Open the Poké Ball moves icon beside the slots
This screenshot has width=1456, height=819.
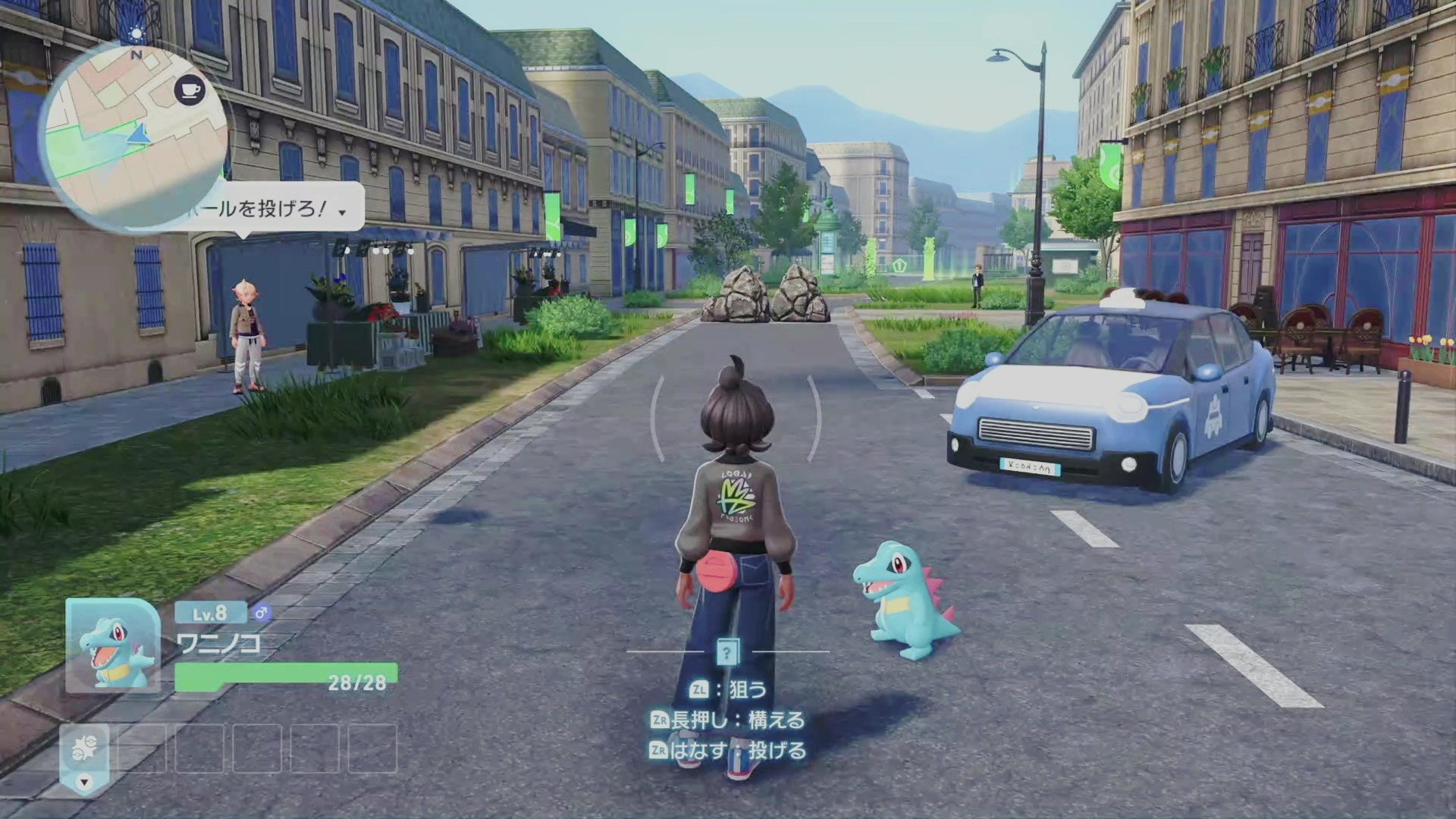[x=85, y=749]
